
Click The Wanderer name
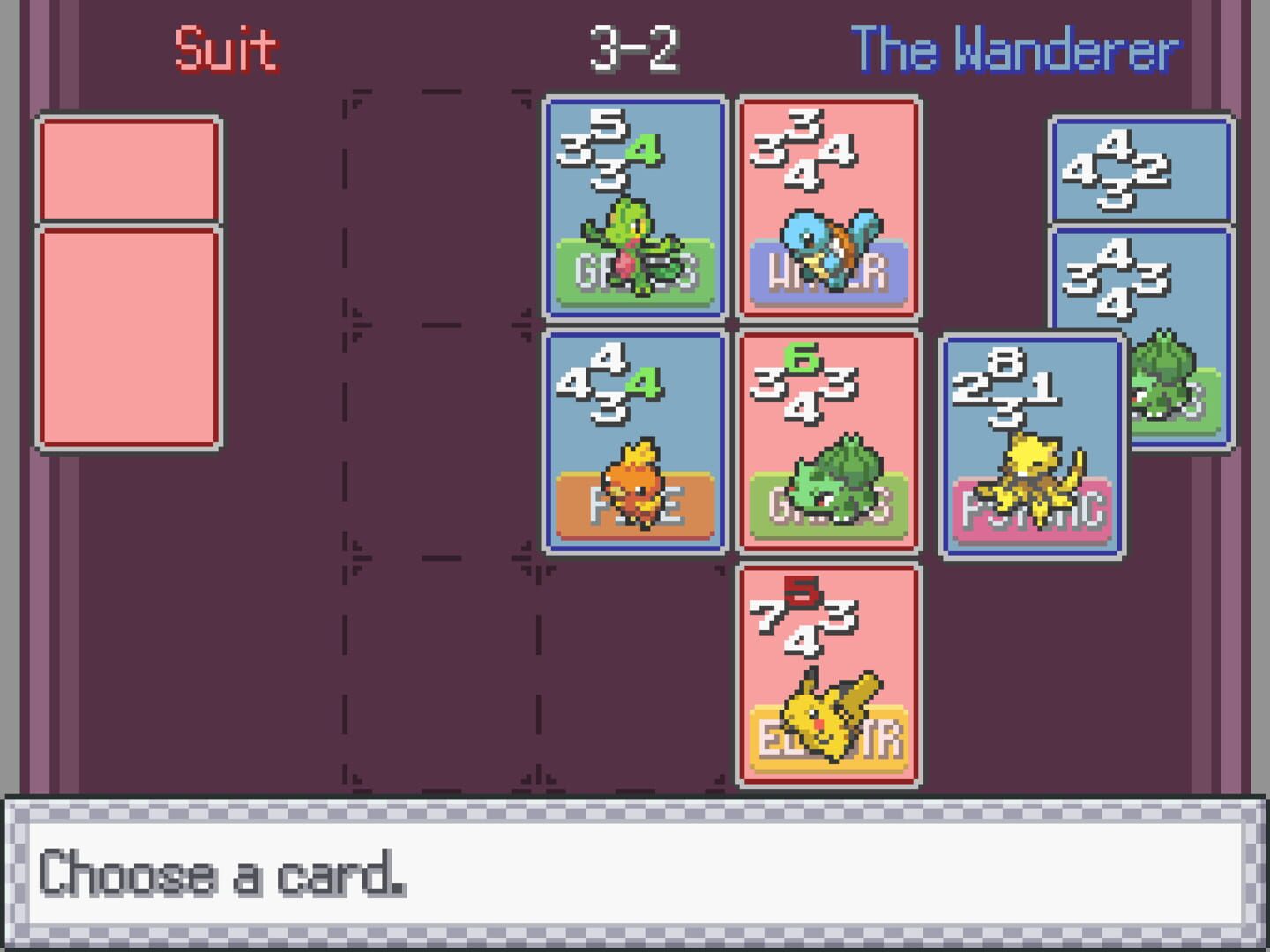pos(1015,48)
